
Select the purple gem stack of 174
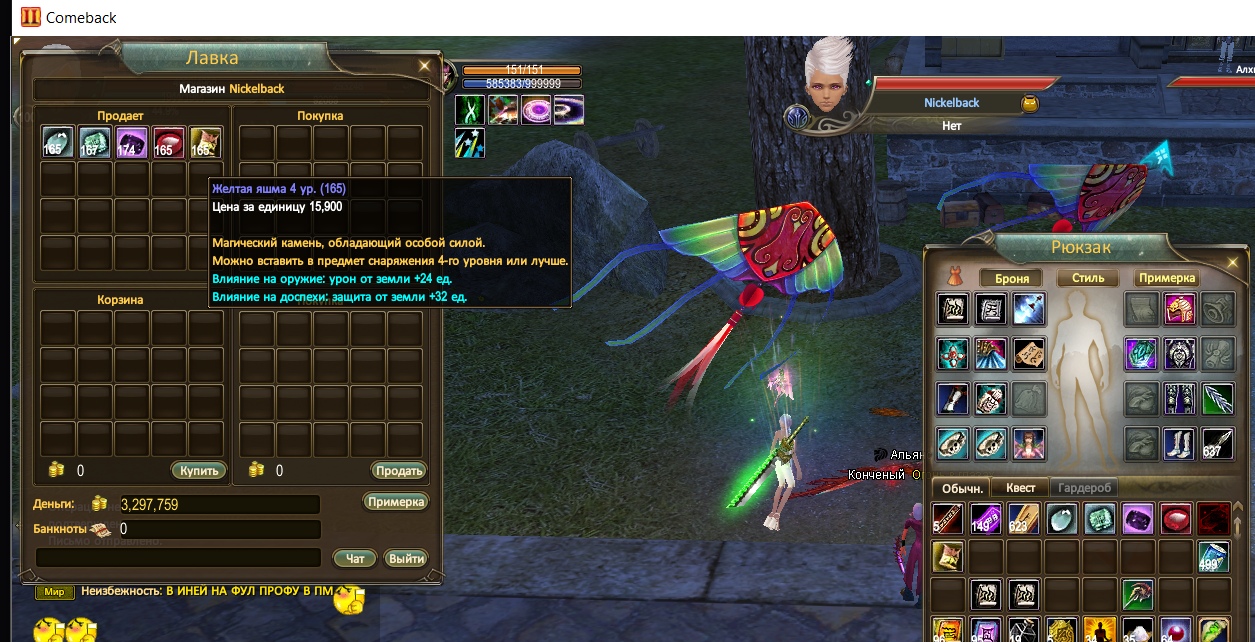(x=132, y=143)
